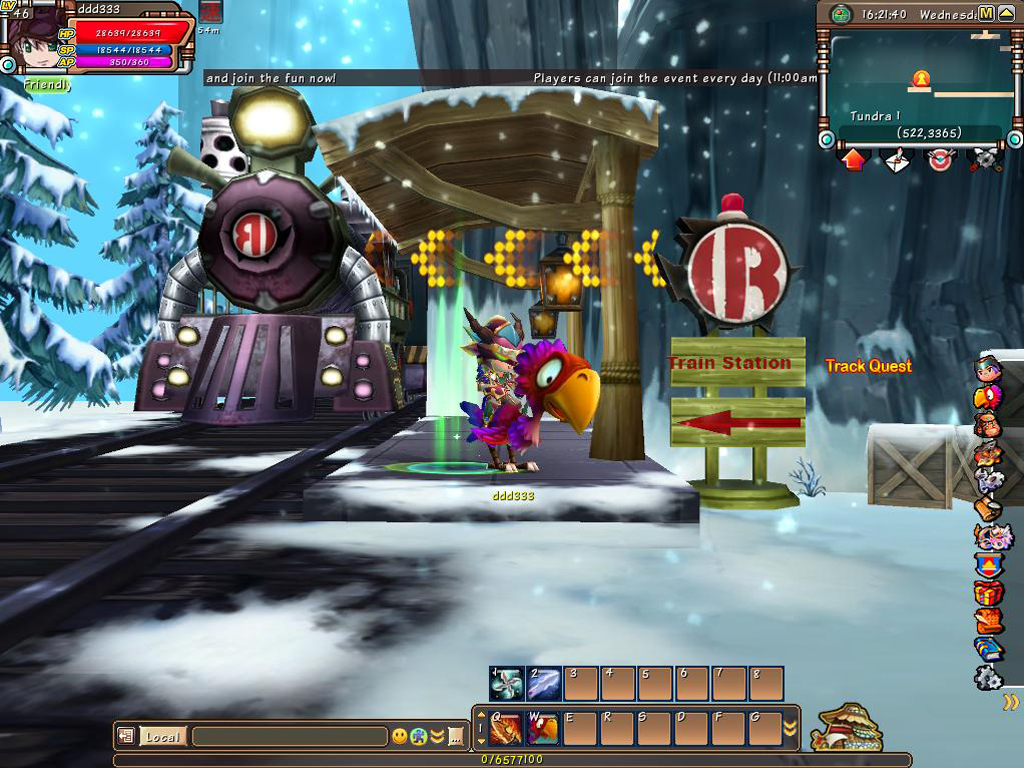Open the target and arrows icon
The image size is (1024, 768).
tap(940, 160)
